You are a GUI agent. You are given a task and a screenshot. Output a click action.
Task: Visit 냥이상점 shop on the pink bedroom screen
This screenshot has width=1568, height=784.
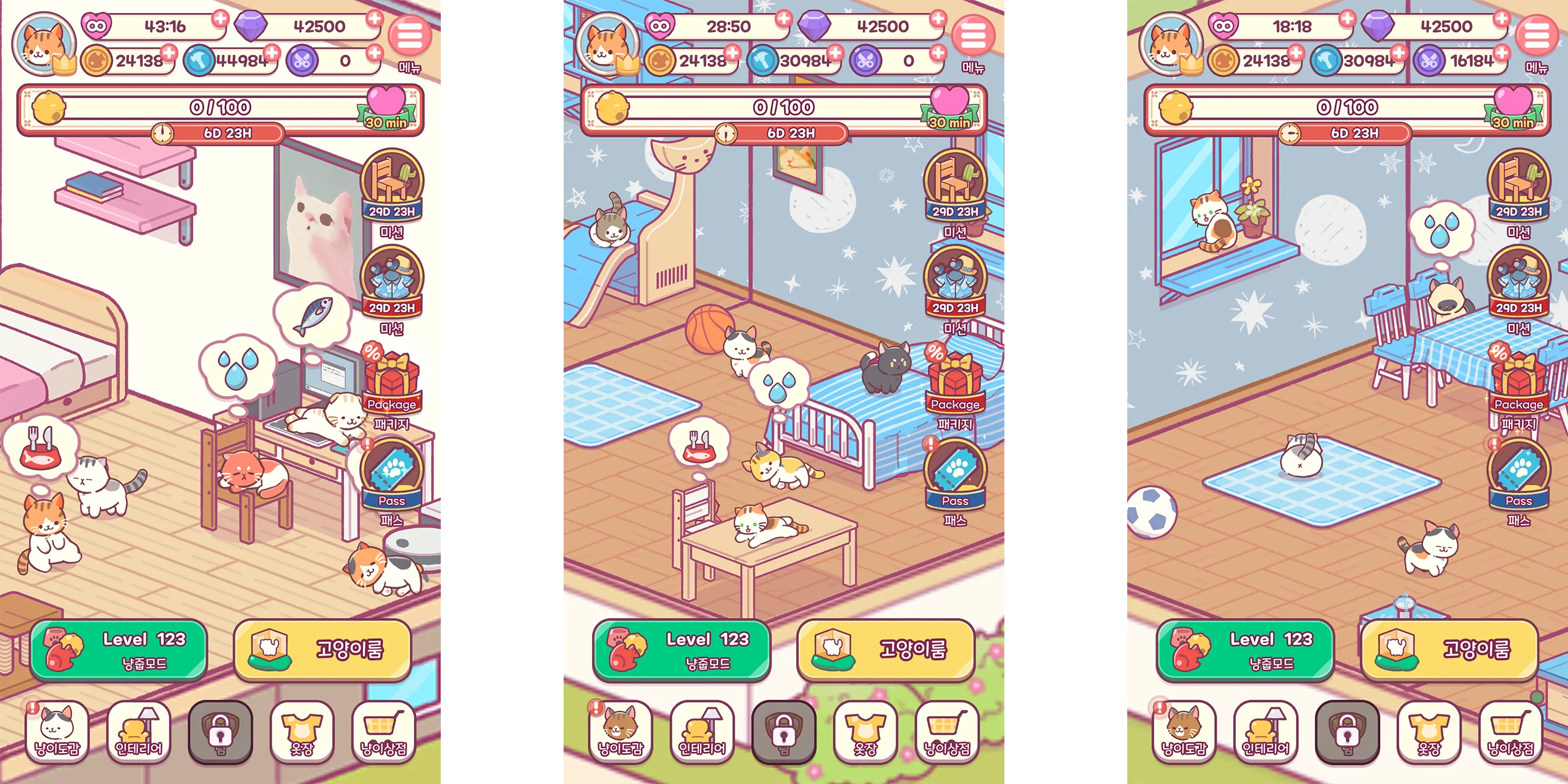383,732
